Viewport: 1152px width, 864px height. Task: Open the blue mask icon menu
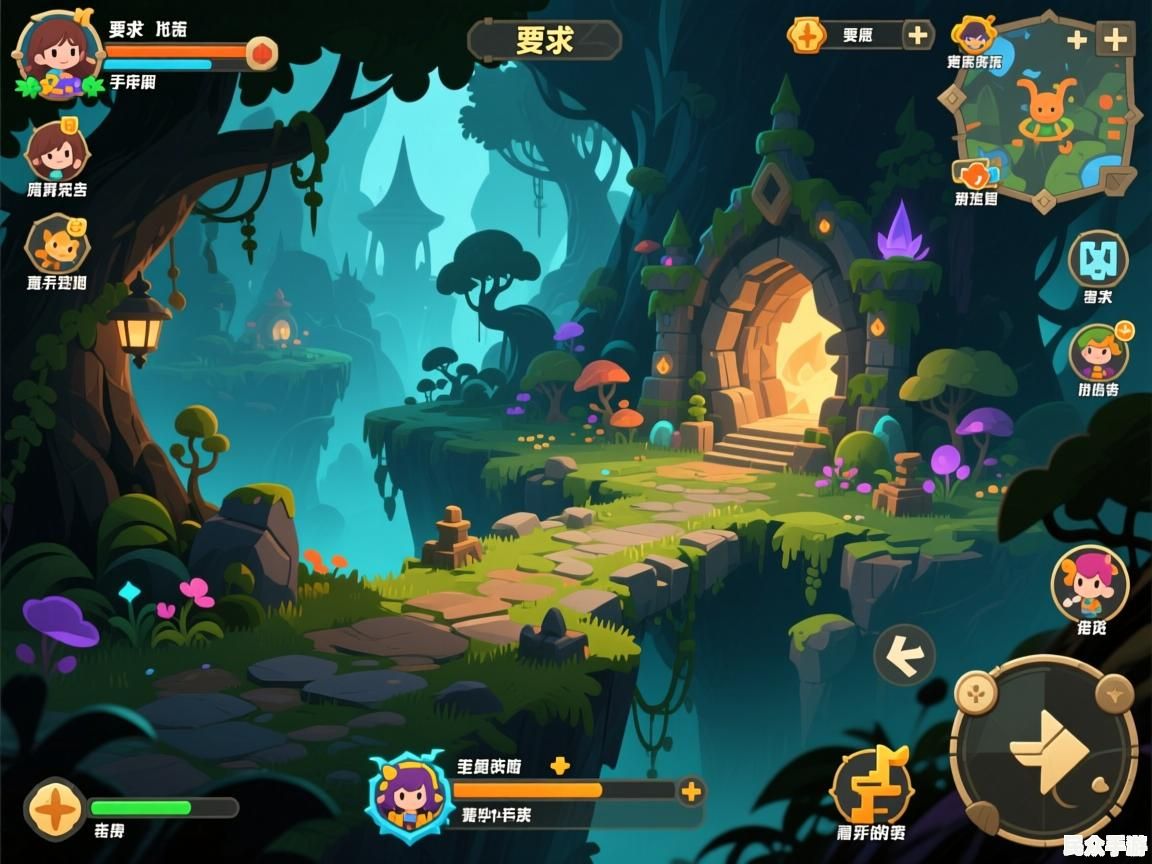(1098, 259)
